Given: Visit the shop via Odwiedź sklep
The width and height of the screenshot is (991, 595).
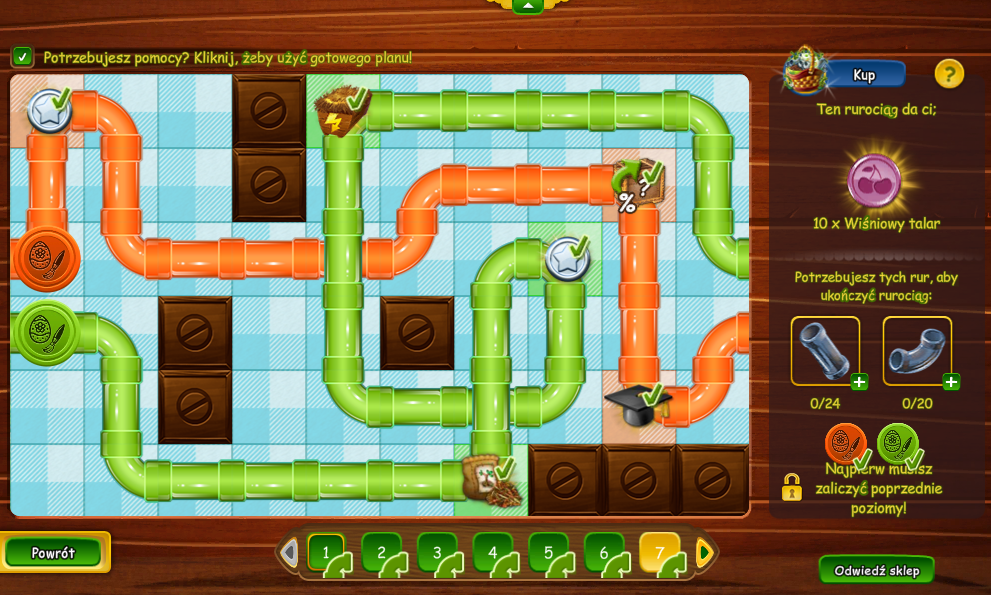Looking at the screenshot, I should point(876,570).
